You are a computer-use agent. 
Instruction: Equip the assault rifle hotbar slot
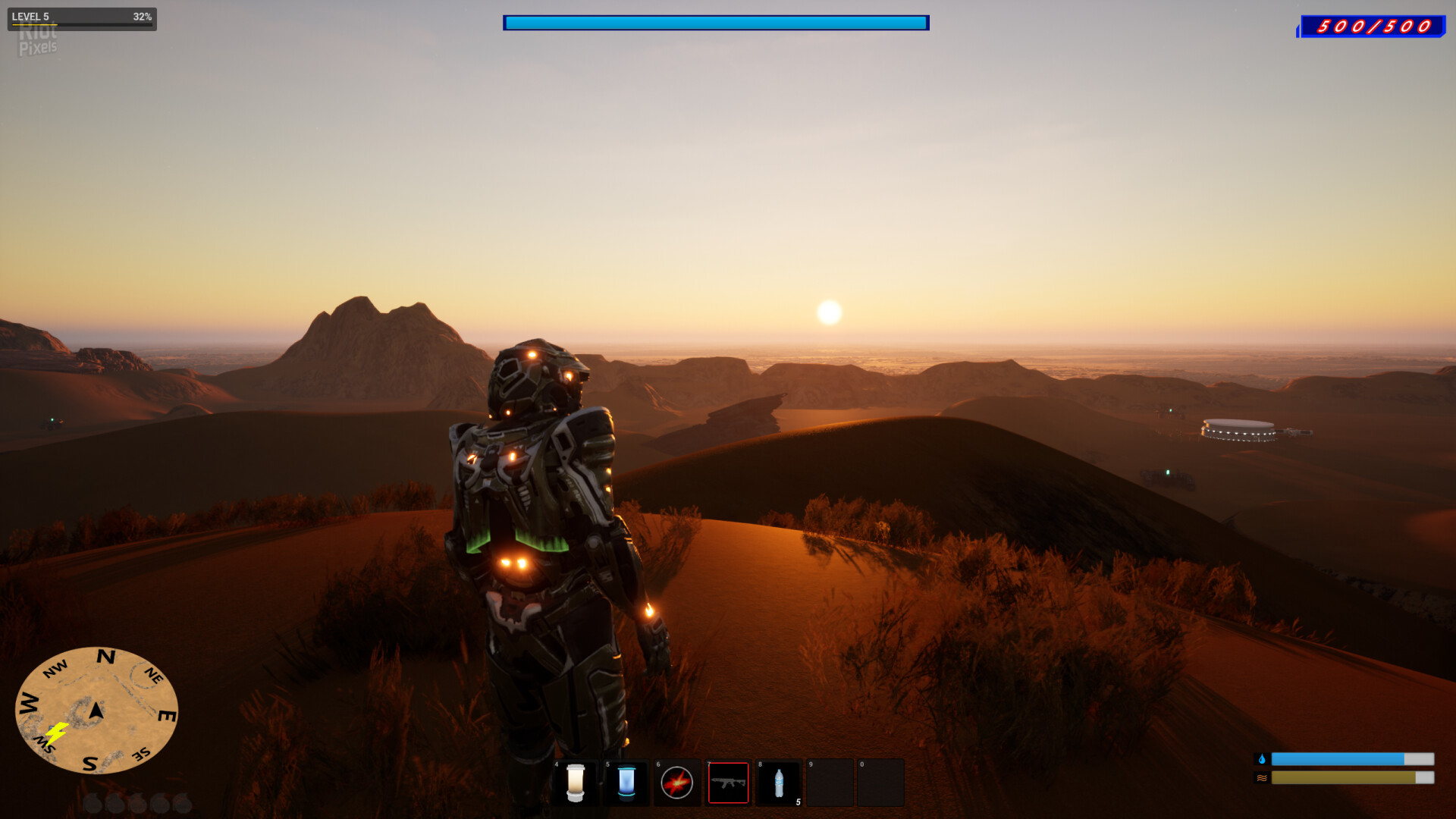(x=728, y=783)
